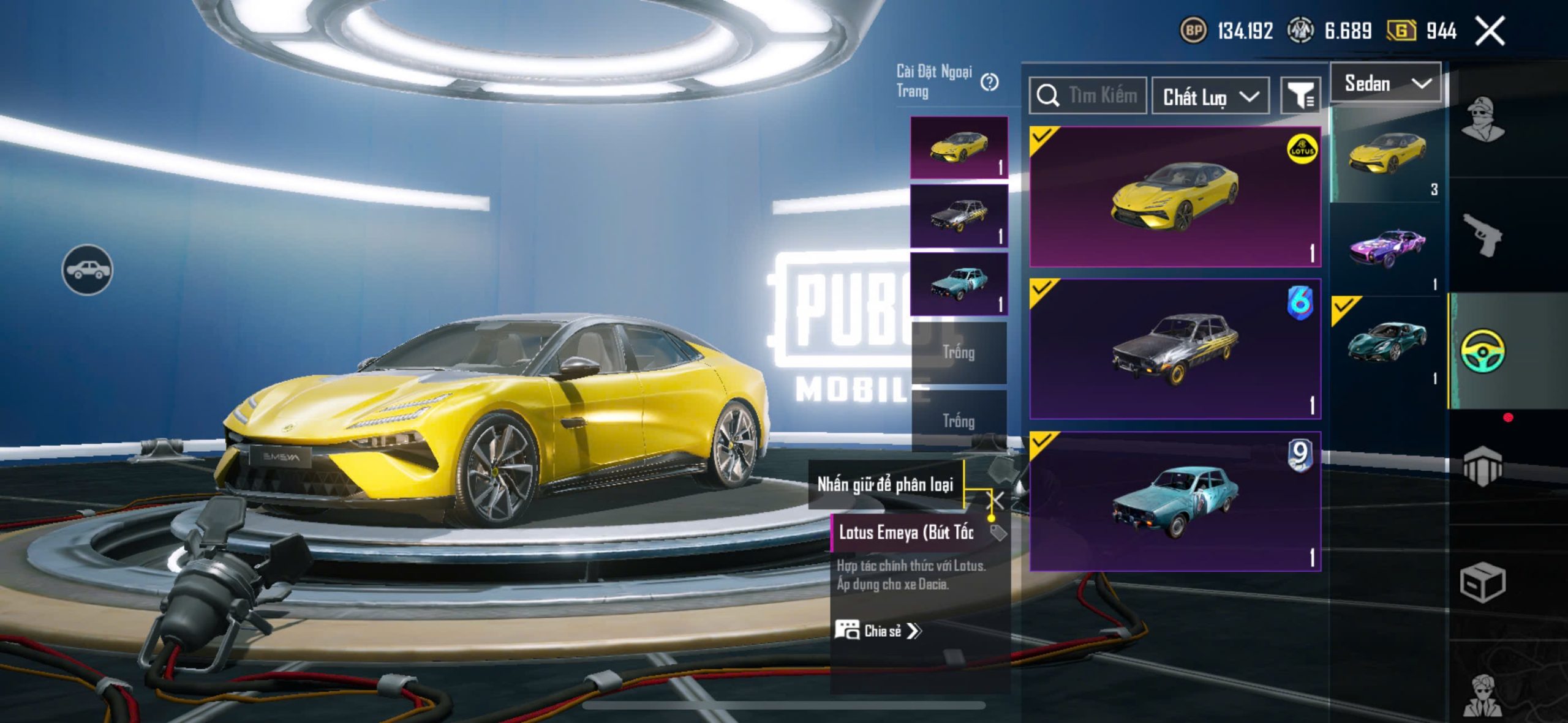This screenshot has height=723, width=1568.
Task: Dismiss the Nhấn giữ để phân loại tooltip
Action: [x=998, y=500]
